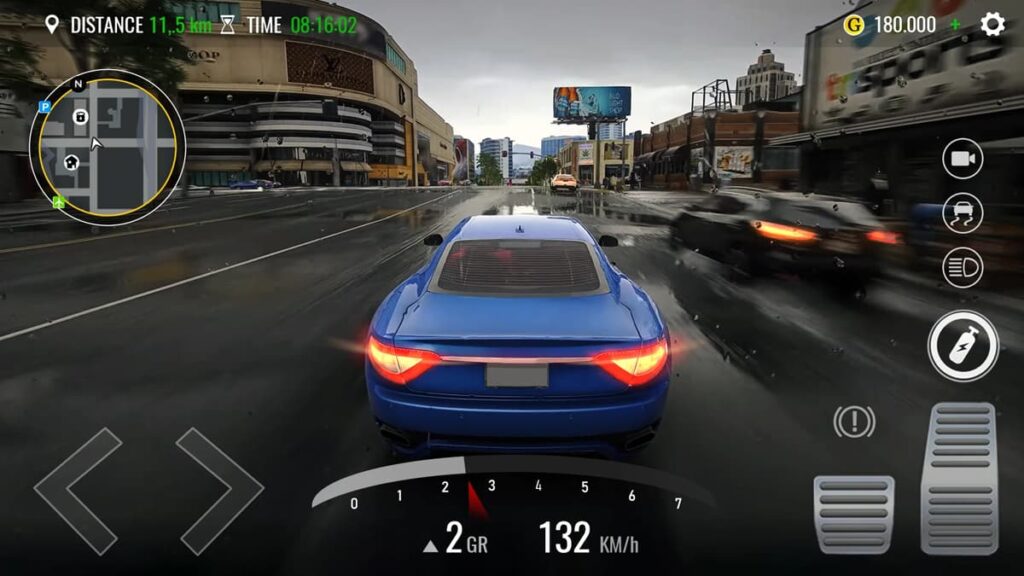Steer right with the right arrow
Viewport: 1024px width, 576px height.
[x=219, y=491]
